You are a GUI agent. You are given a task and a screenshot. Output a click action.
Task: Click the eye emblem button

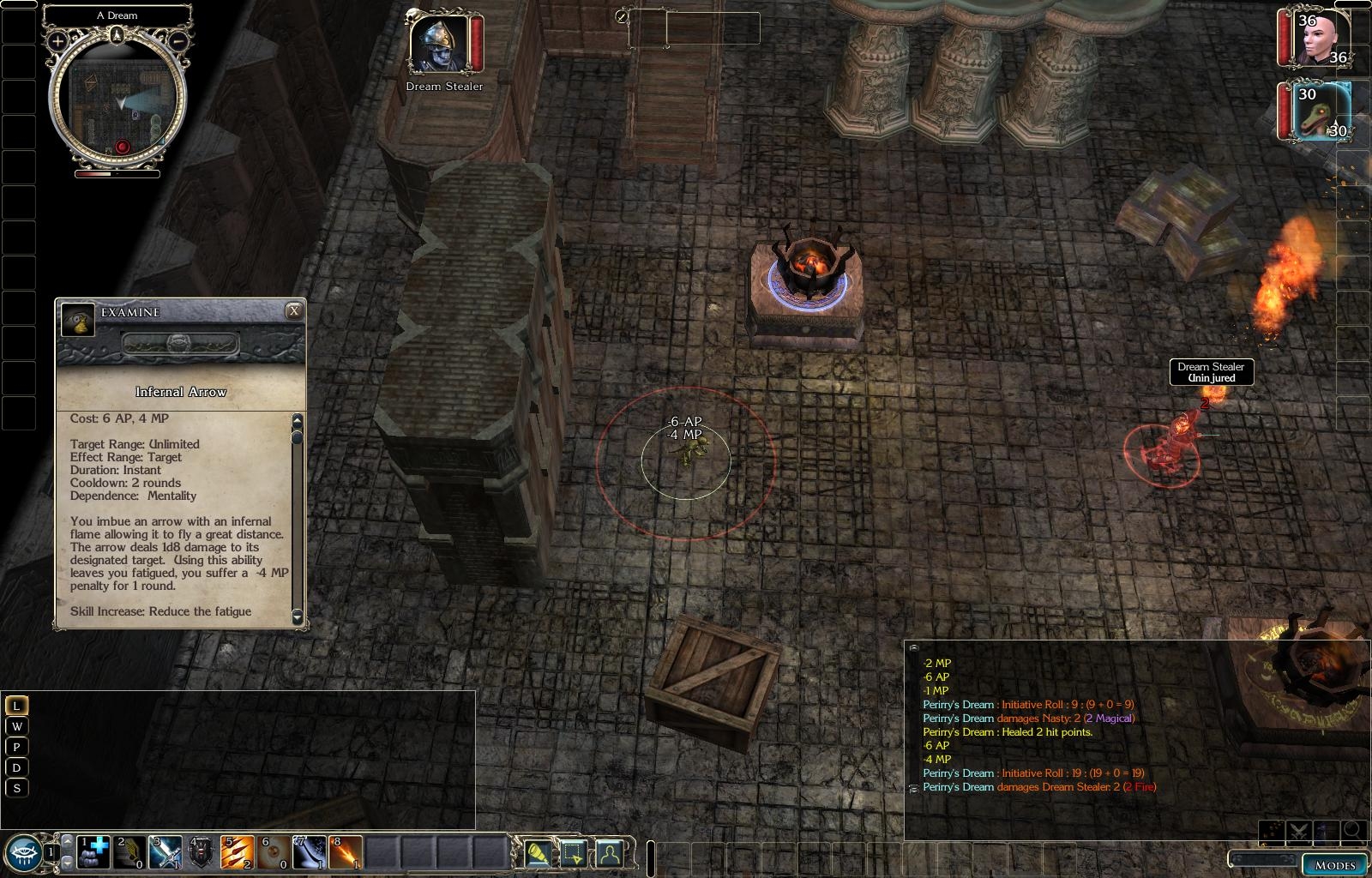pos(26,851)
